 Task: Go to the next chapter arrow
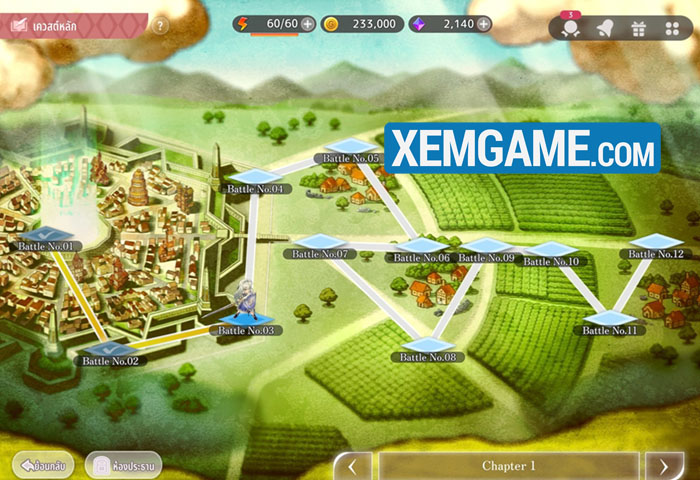pyautogui.click(x=664, y=466)
